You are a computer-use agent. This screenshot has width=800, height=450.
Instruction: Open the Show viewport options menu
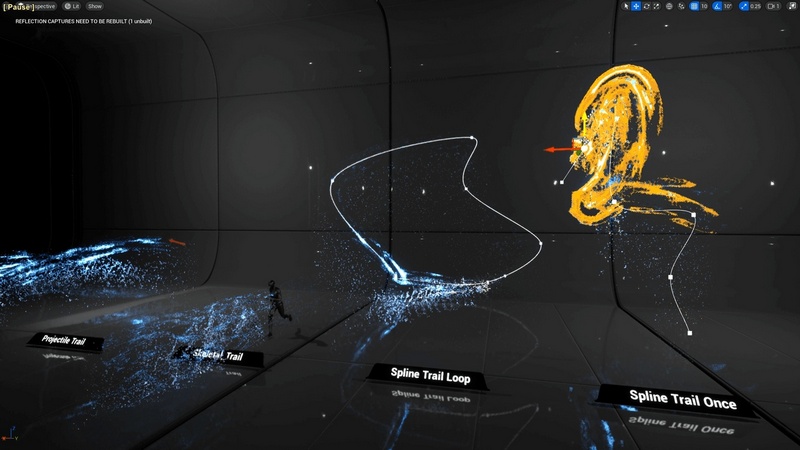pos(95,6)
